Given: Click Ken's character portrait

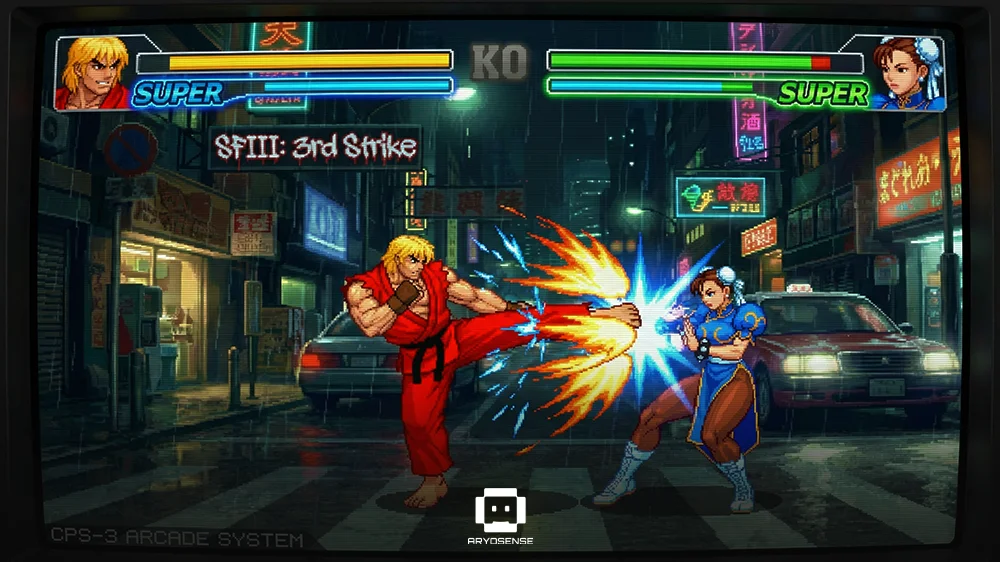Looking at the screenshot, I should tap(95, 72).
